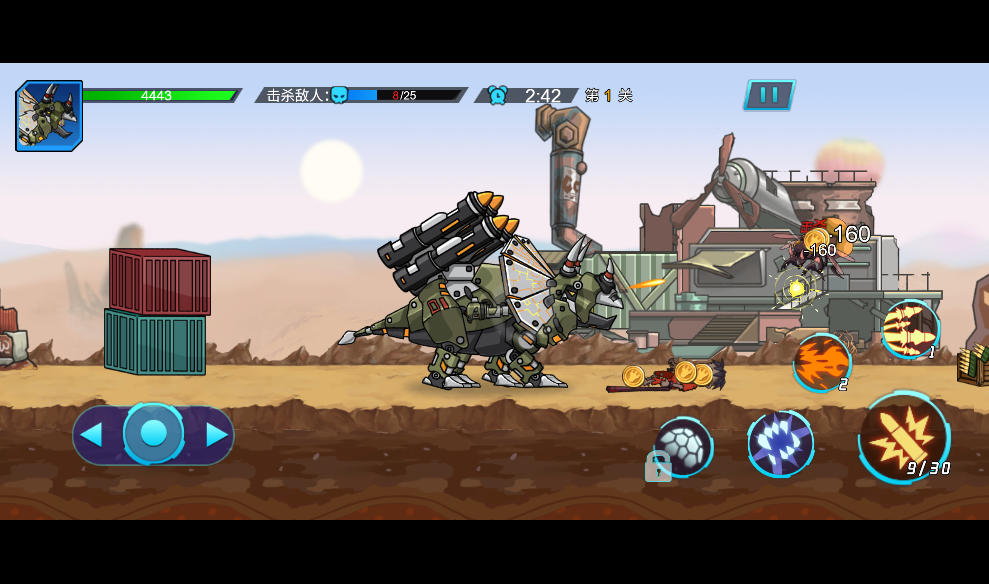This screenshot has height=584, width=989.
Task: Launch the triple missile skill
Action: (909, 328)
